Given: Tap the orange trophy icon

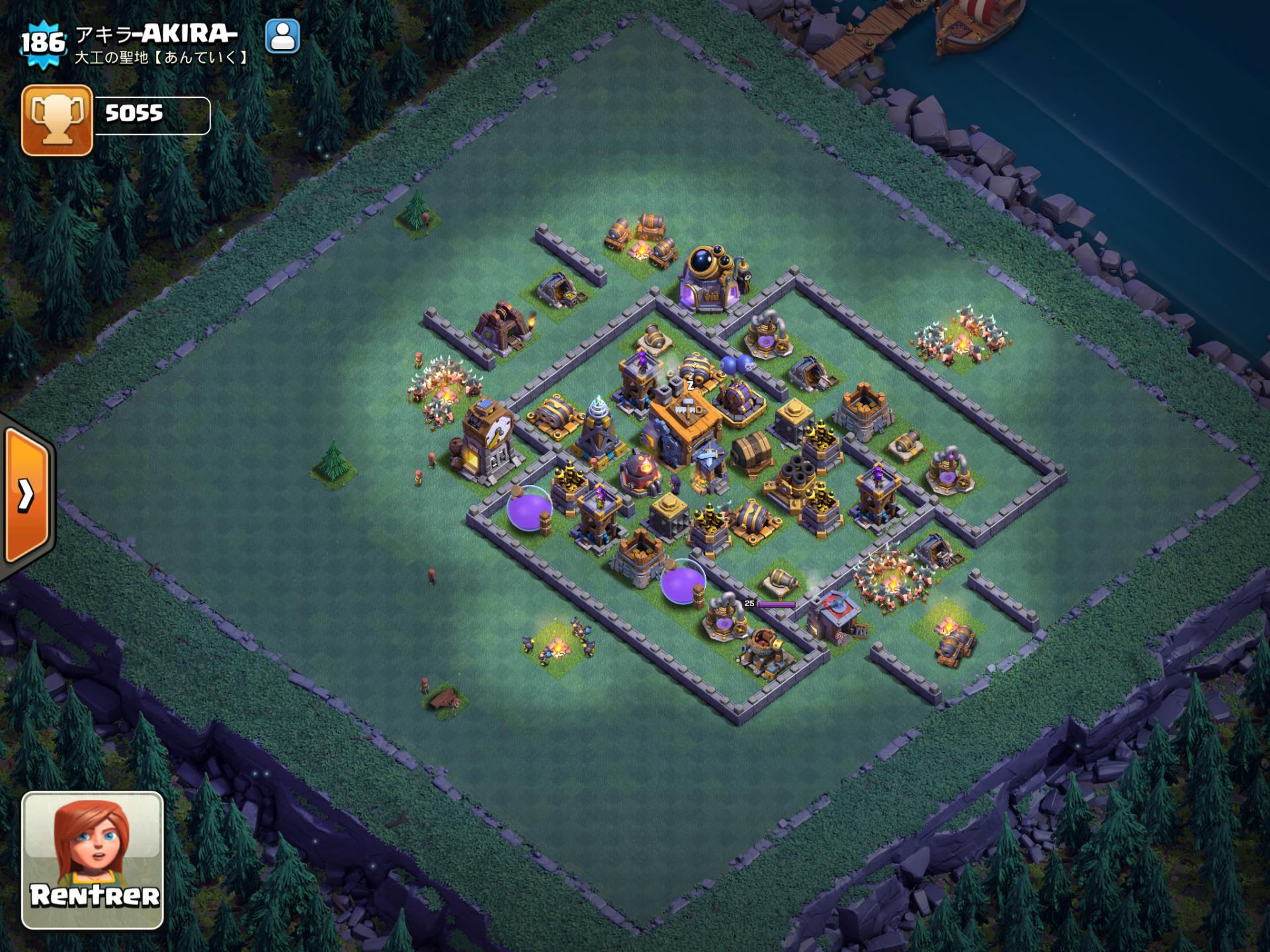Looking at the screenshot, I should pos(57,120).
